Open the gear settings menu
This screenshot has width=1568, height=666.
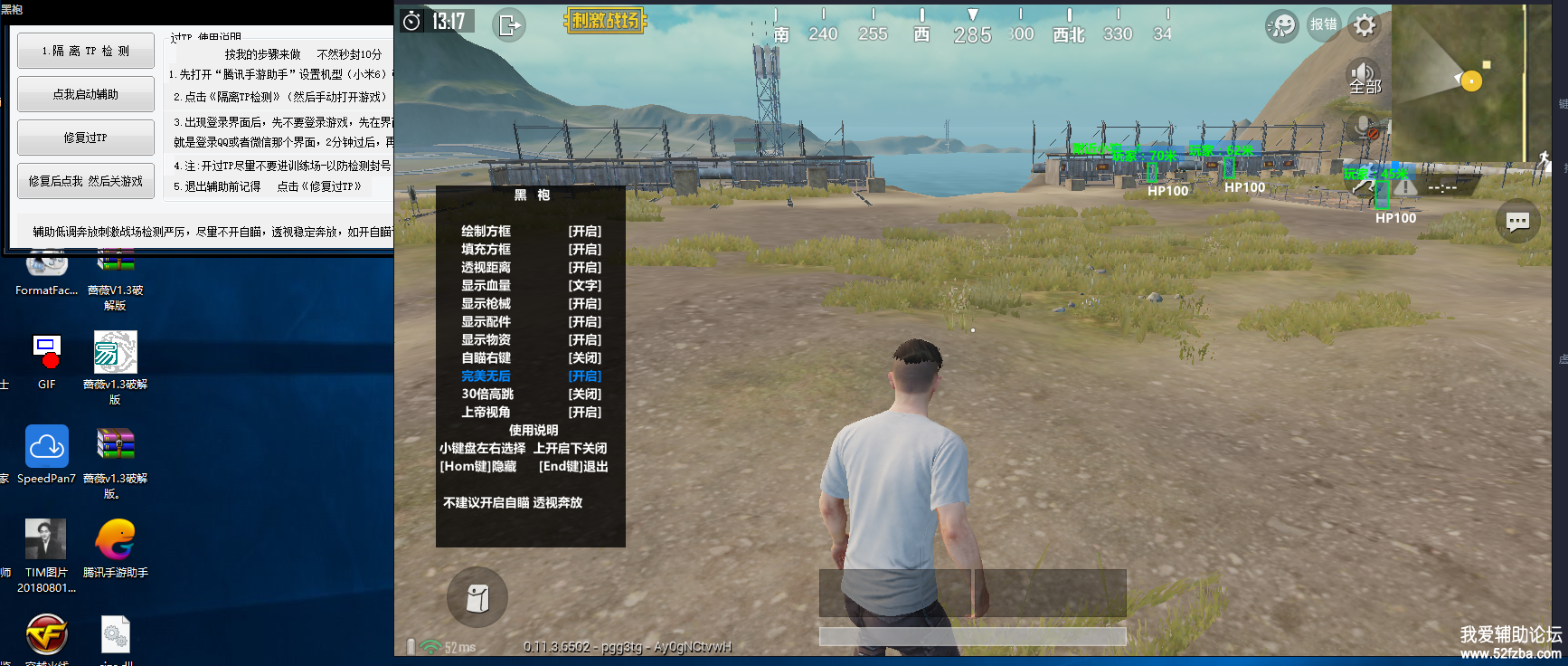[1365, 25]
